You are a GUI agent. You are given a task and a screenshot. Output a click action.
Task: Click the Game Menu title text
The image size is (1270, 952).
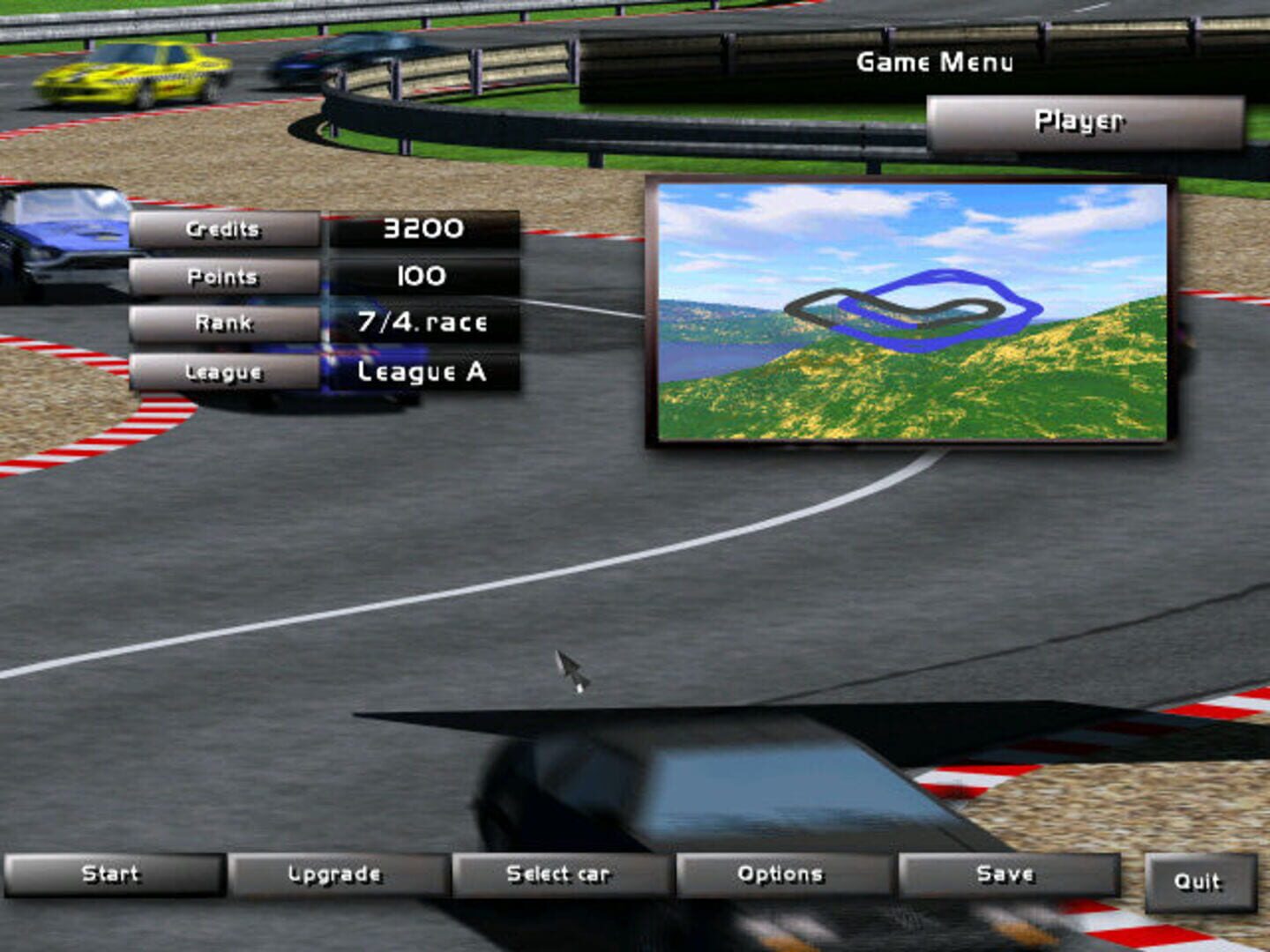pos(937,62)
